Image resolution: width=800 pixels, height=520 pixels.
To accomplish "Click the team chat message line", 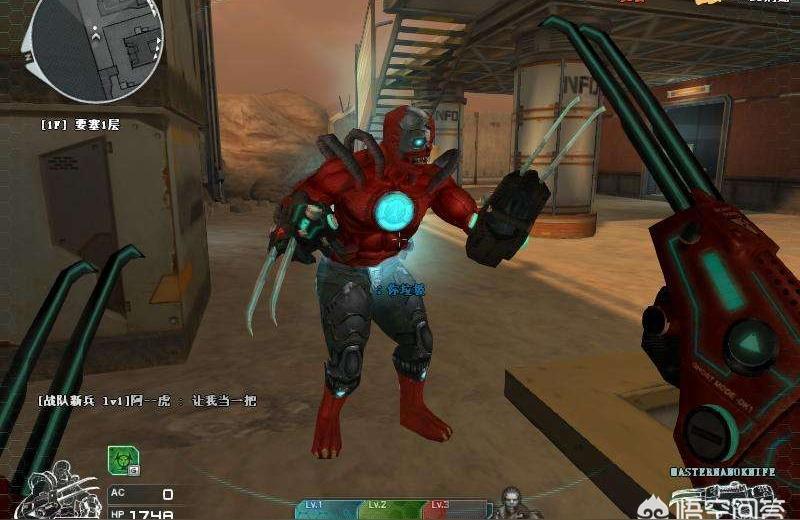I will (147, 400).
